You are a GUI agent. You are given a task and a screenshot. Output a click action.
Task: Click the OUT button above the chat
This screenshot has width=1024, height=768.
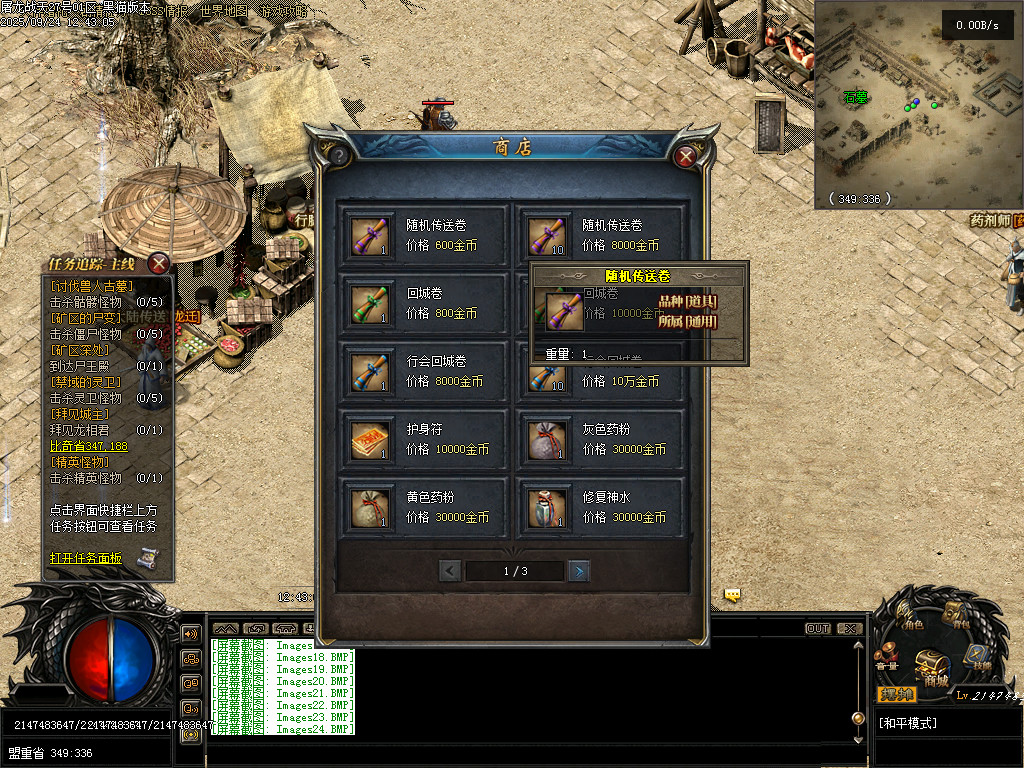(x=818, y=629)
